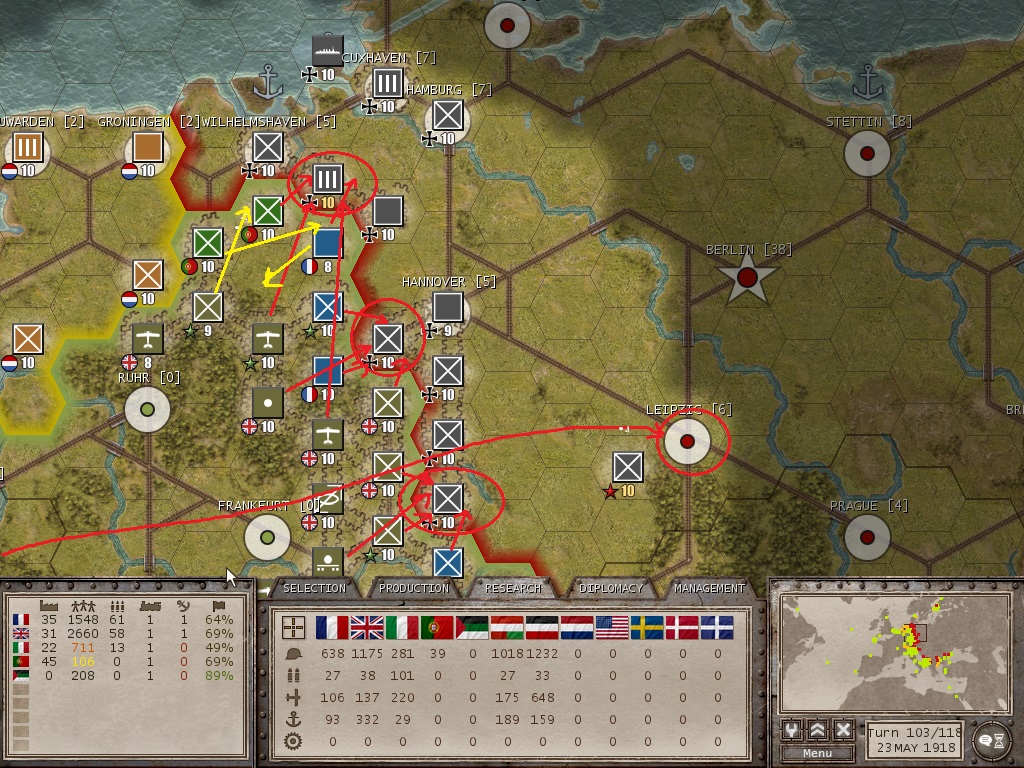Image resolution: width=1024 pixels, height=768 pixels.
Task: Click the double-chevron rank icon button
Action: 818,730
